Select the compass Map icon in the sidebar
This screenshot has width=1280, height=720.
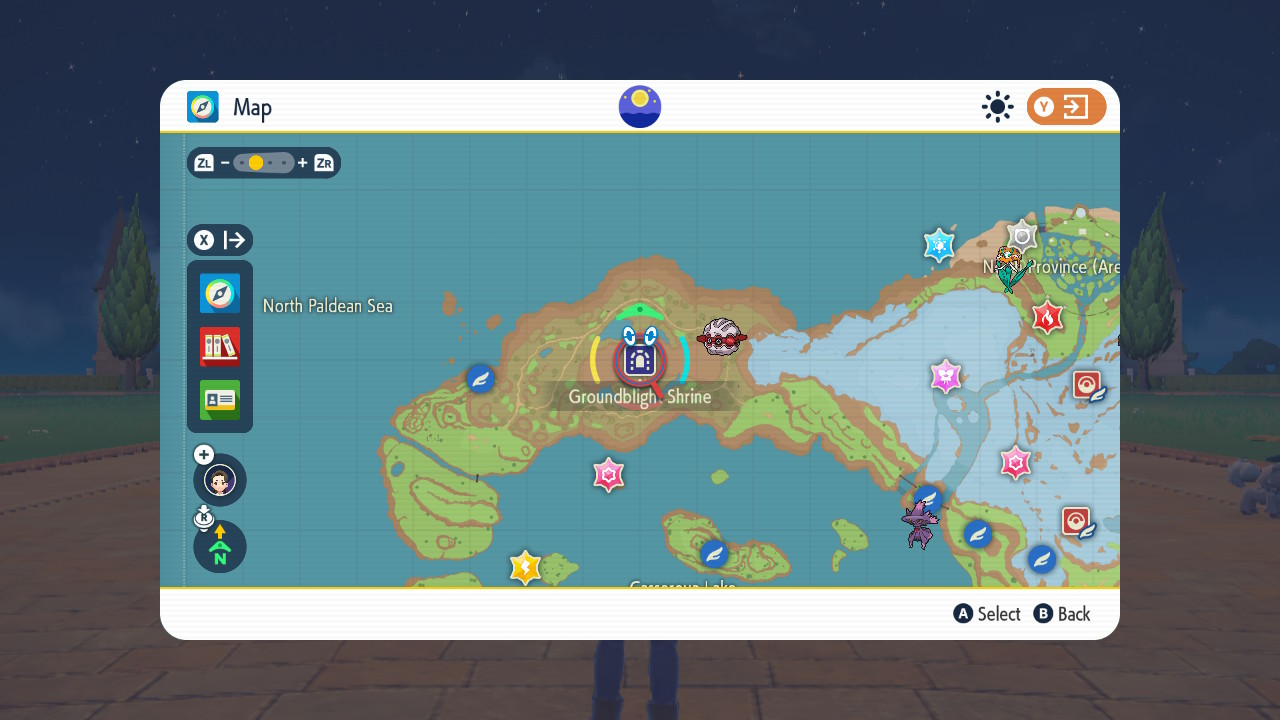point(219,293)
